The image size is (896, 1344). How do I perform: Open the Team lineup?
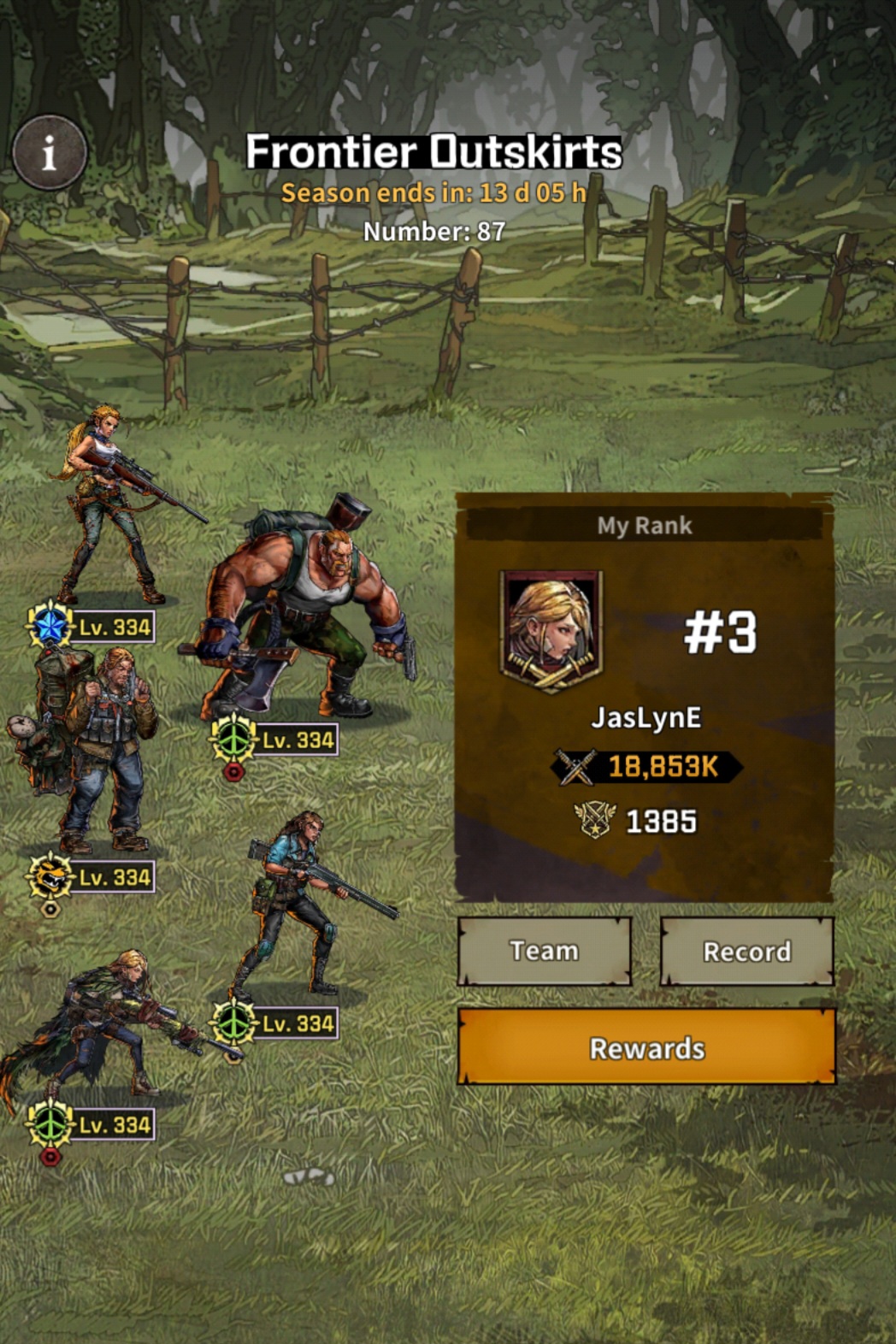pyautogui.click(x=545, y=951)
